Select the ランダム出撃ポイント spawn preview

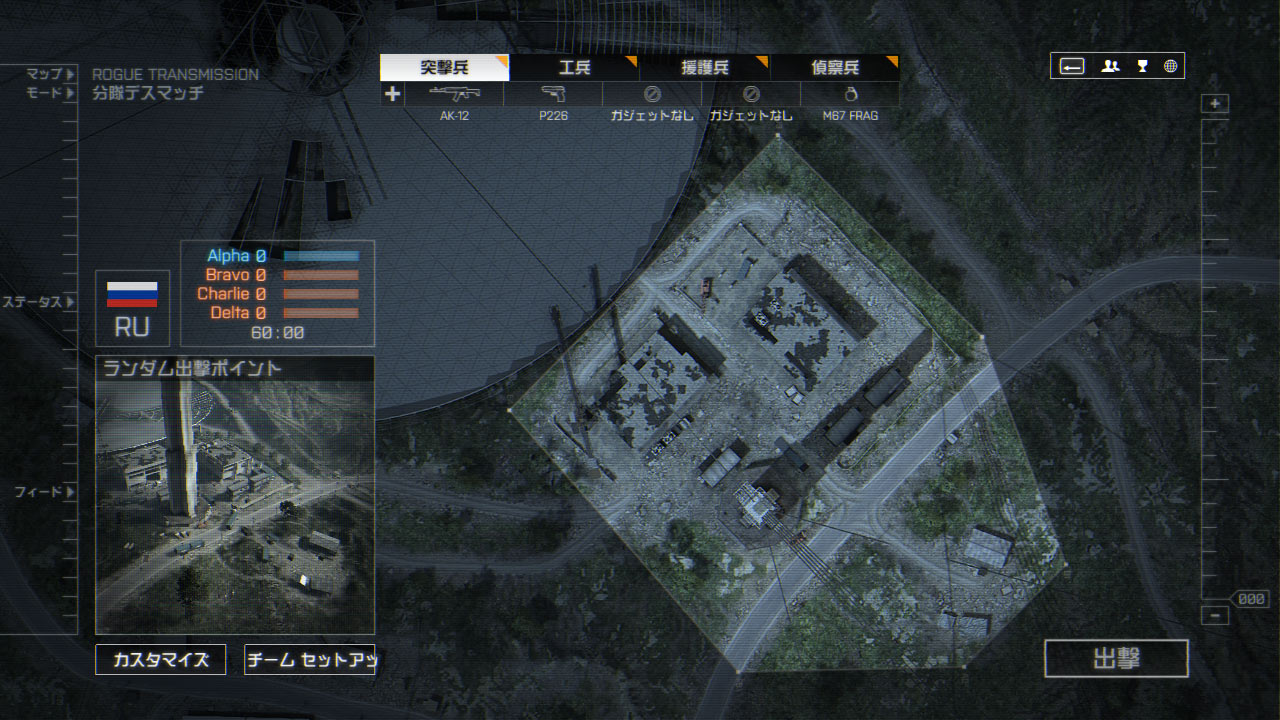(235, 493)
